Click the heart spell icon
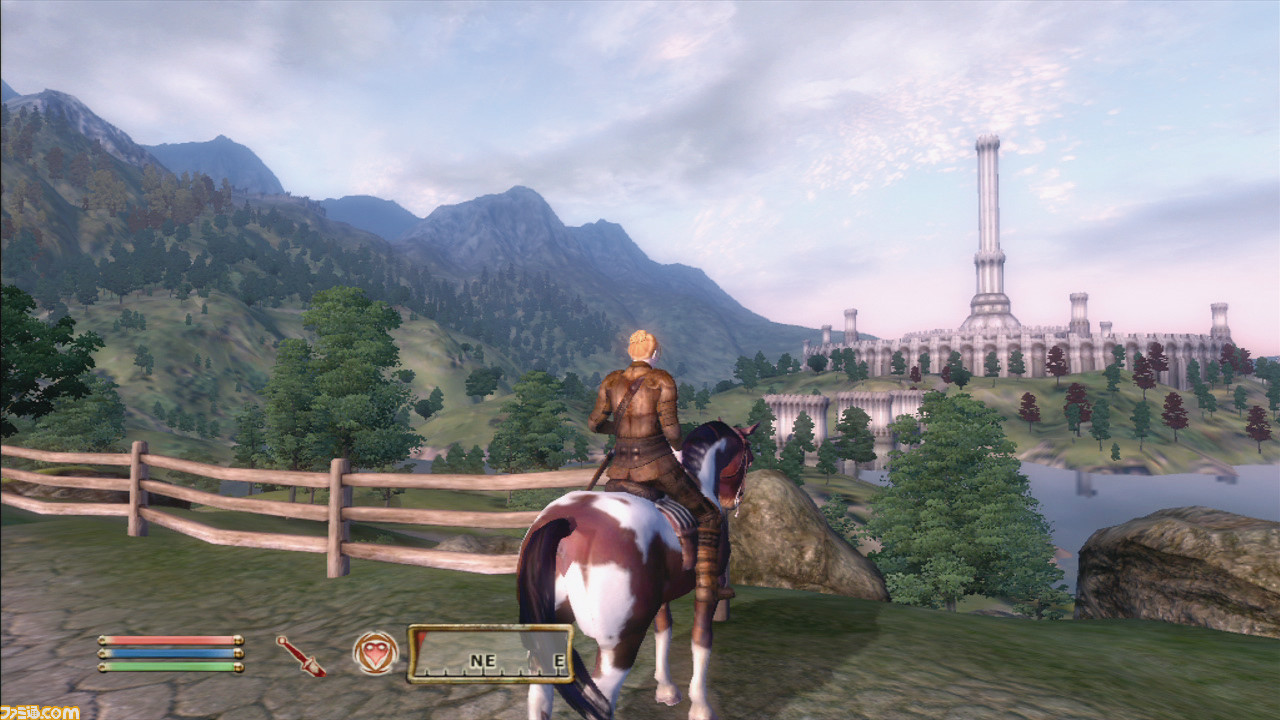The image size is (1280, 720). (375, 653)
